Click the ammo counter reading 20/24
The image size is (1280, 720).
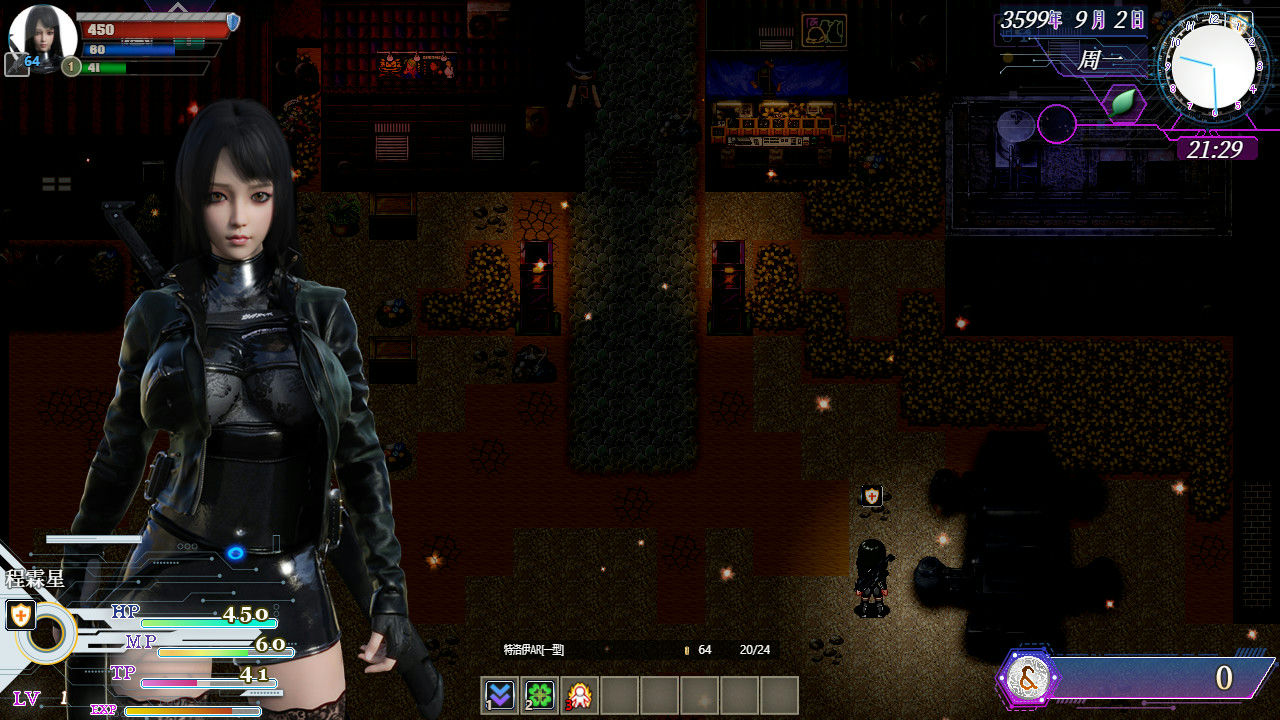(x=755, y=649)
